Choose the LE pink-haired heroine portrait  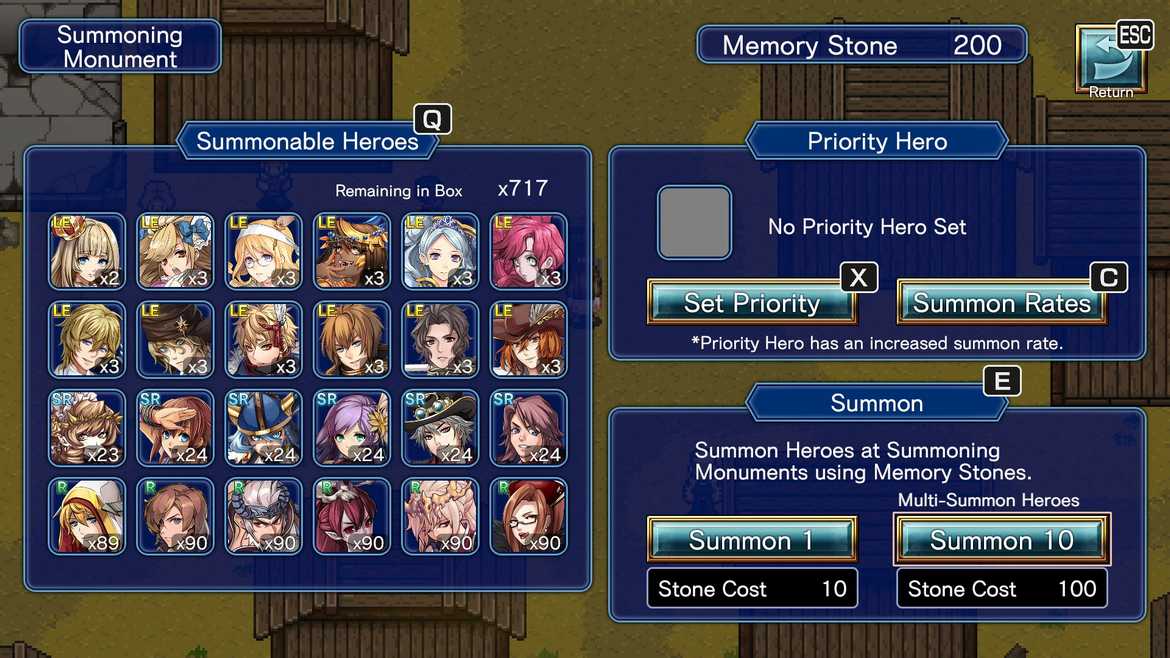528,251
